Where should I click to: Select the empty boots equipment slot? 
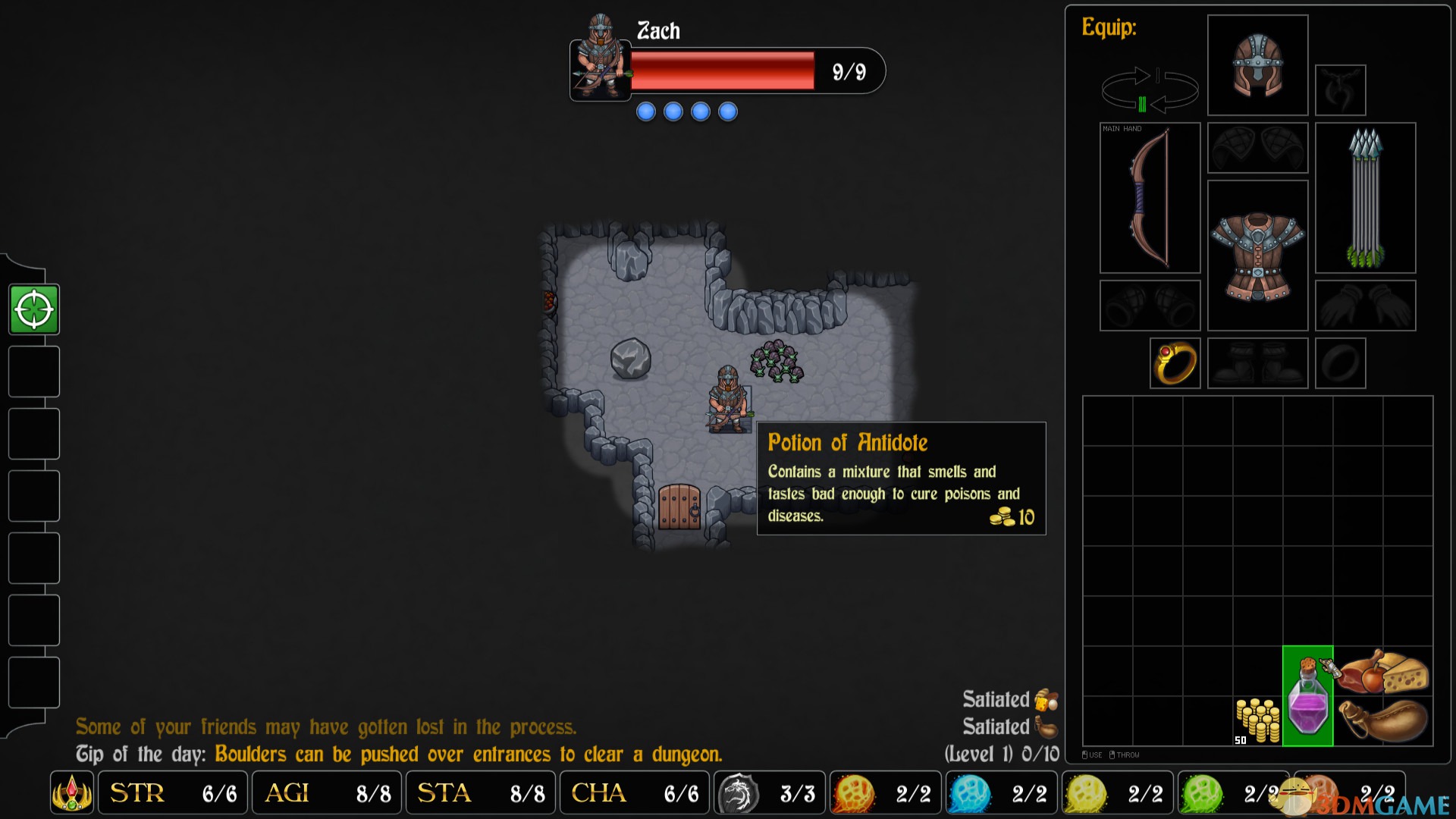[1257, 363]
